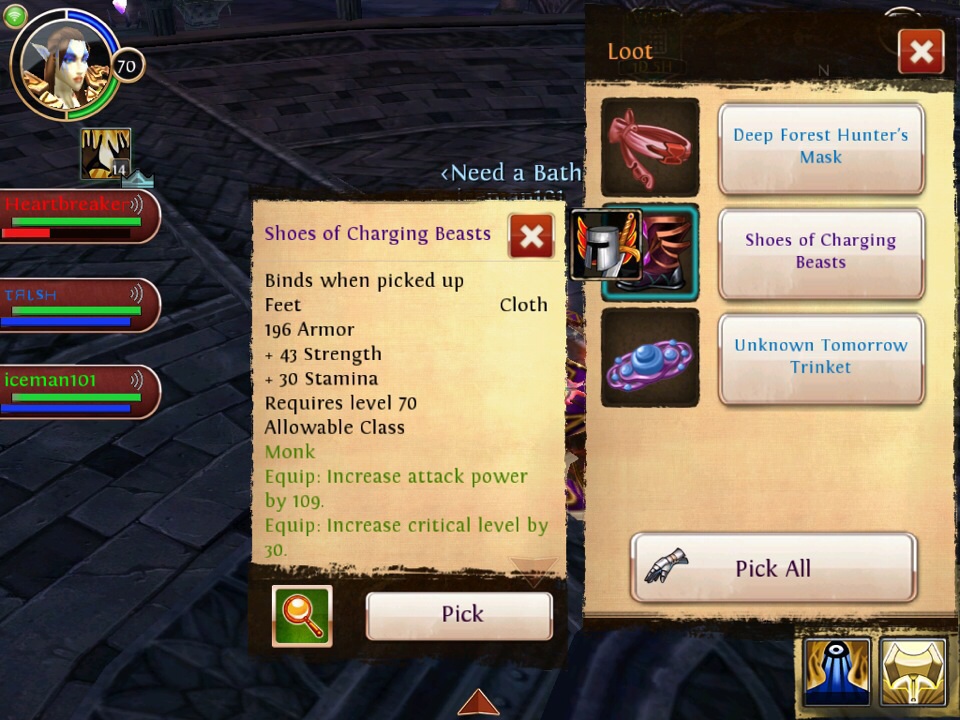This screenshot has width=960, height=720.
Task: Activate the blue robed figure ability icon
Action: tap(837, 672)
